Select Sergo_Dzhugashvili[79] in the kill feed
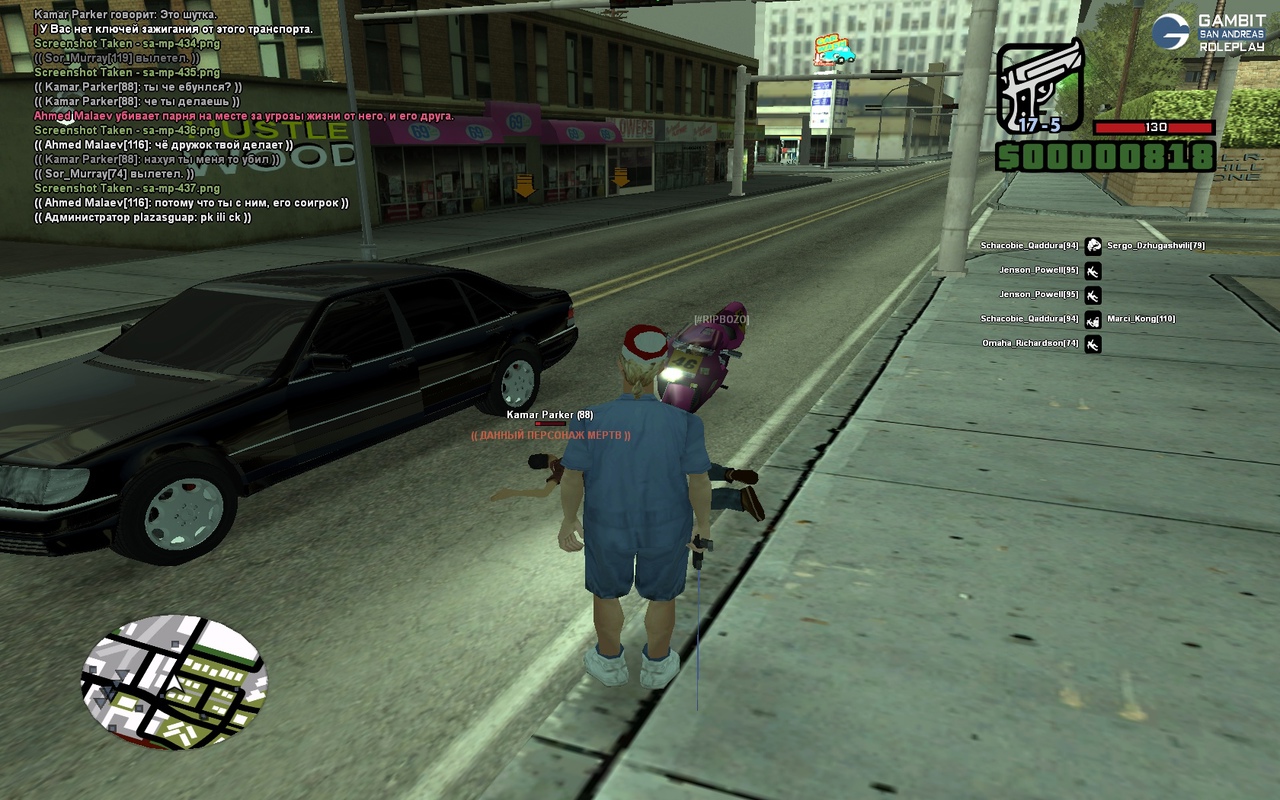This screenshot has height=800, width=1280. [x=1155, y=246]
